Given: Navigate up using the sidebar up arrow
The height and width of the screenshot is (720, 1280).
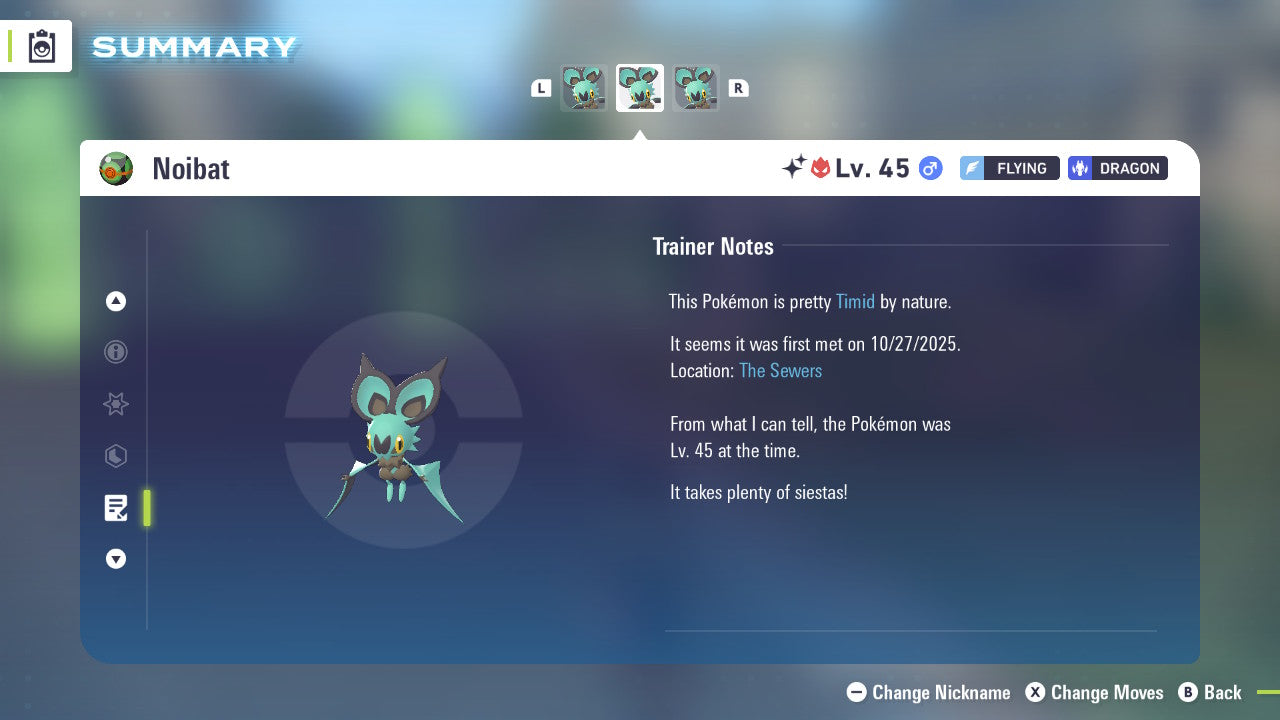Looking at the screenshot, I should pyautogui.click(x=115, y=300).
